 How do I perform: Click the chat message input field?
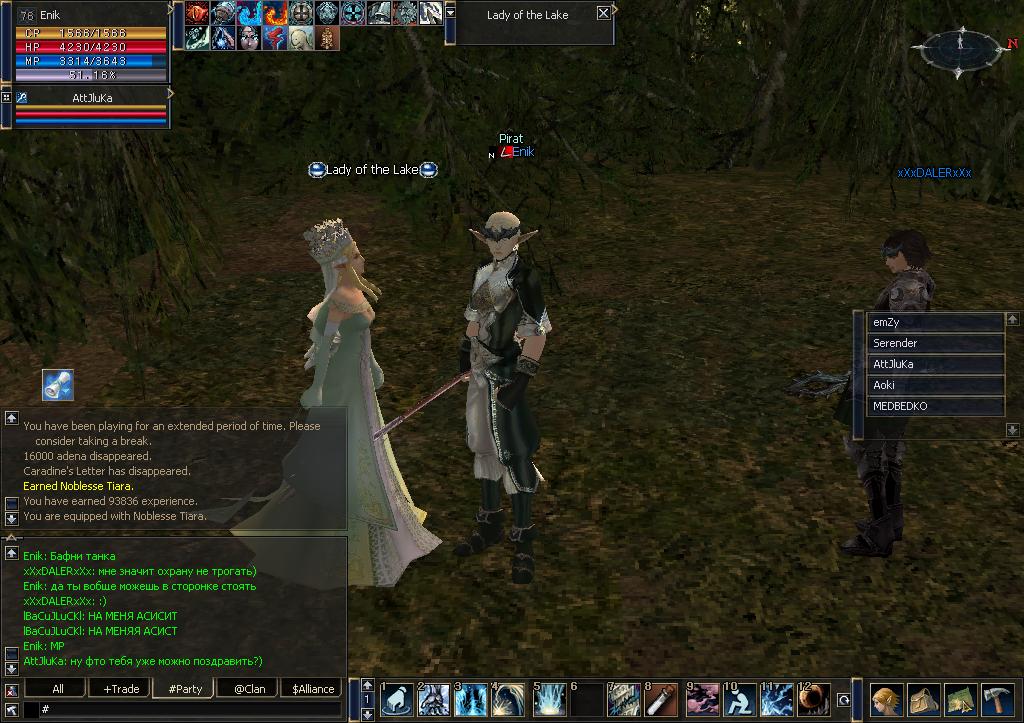tap(190, 709)
